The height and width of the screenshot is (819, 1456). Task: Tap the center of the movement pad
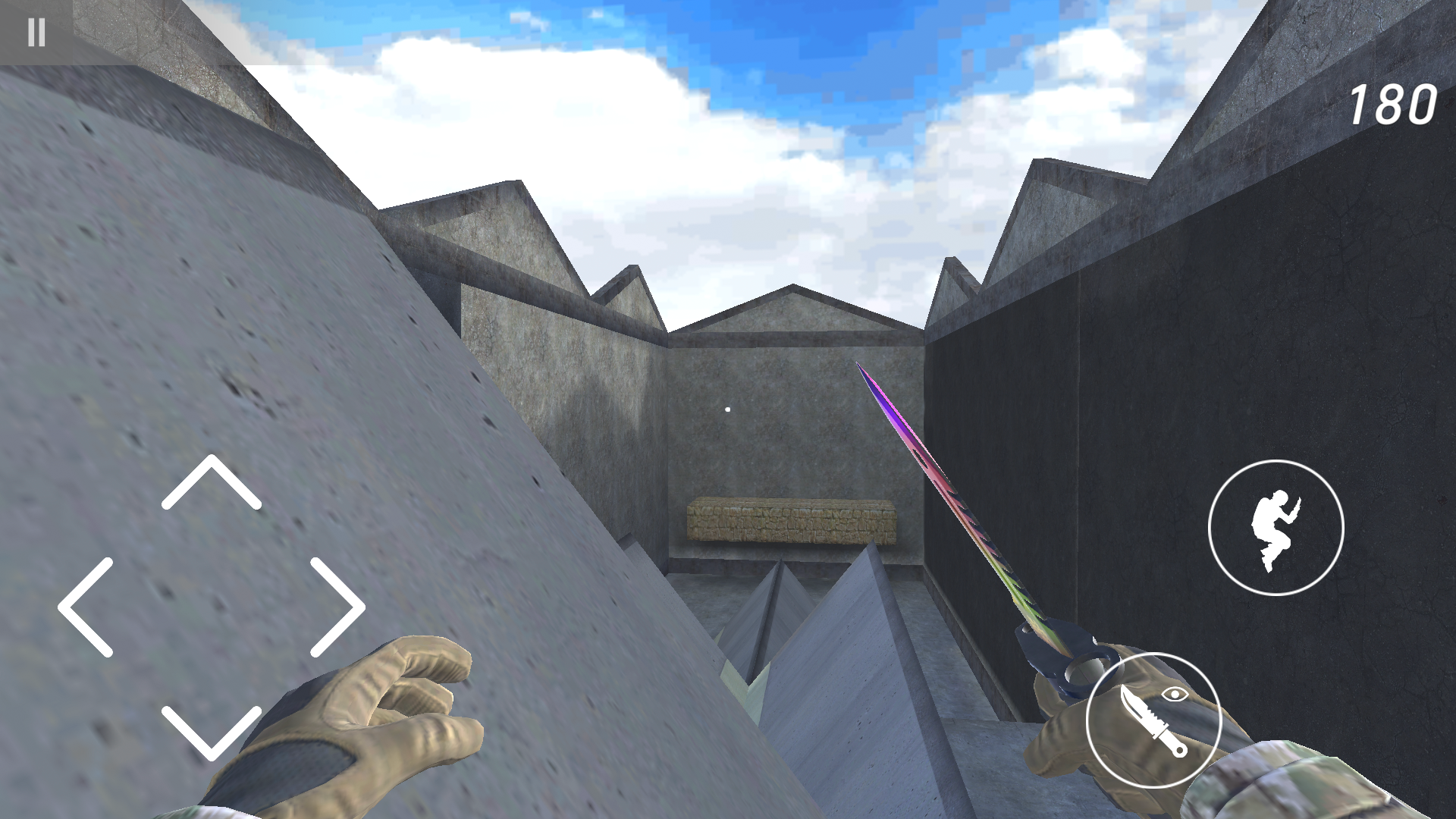[x=212, y=607]
